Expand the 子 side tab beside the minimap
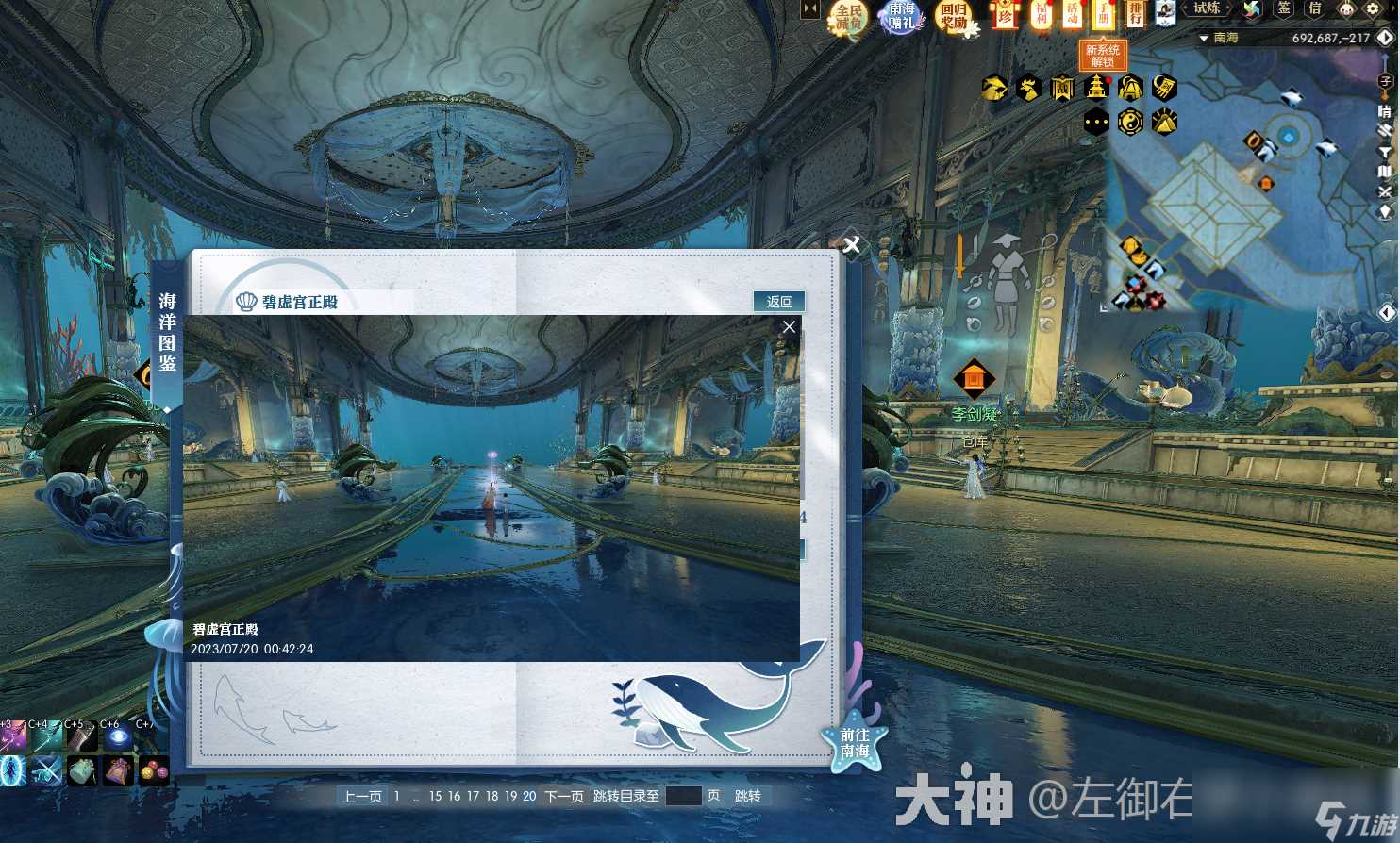The width and height of the screenshot is (1400, 843). coord(1387,82)
